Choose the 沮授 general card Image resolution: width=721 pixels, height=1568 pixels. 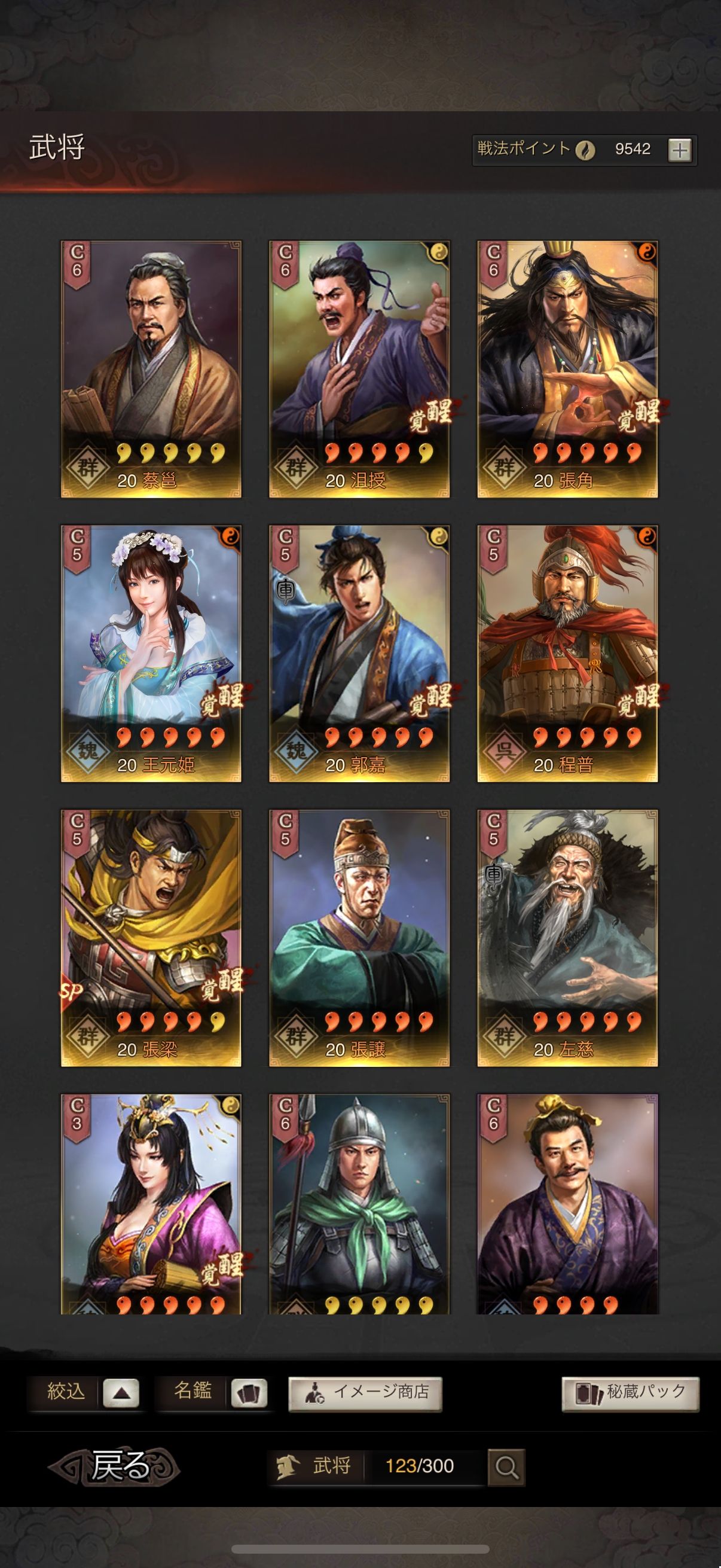coord(359,369)
